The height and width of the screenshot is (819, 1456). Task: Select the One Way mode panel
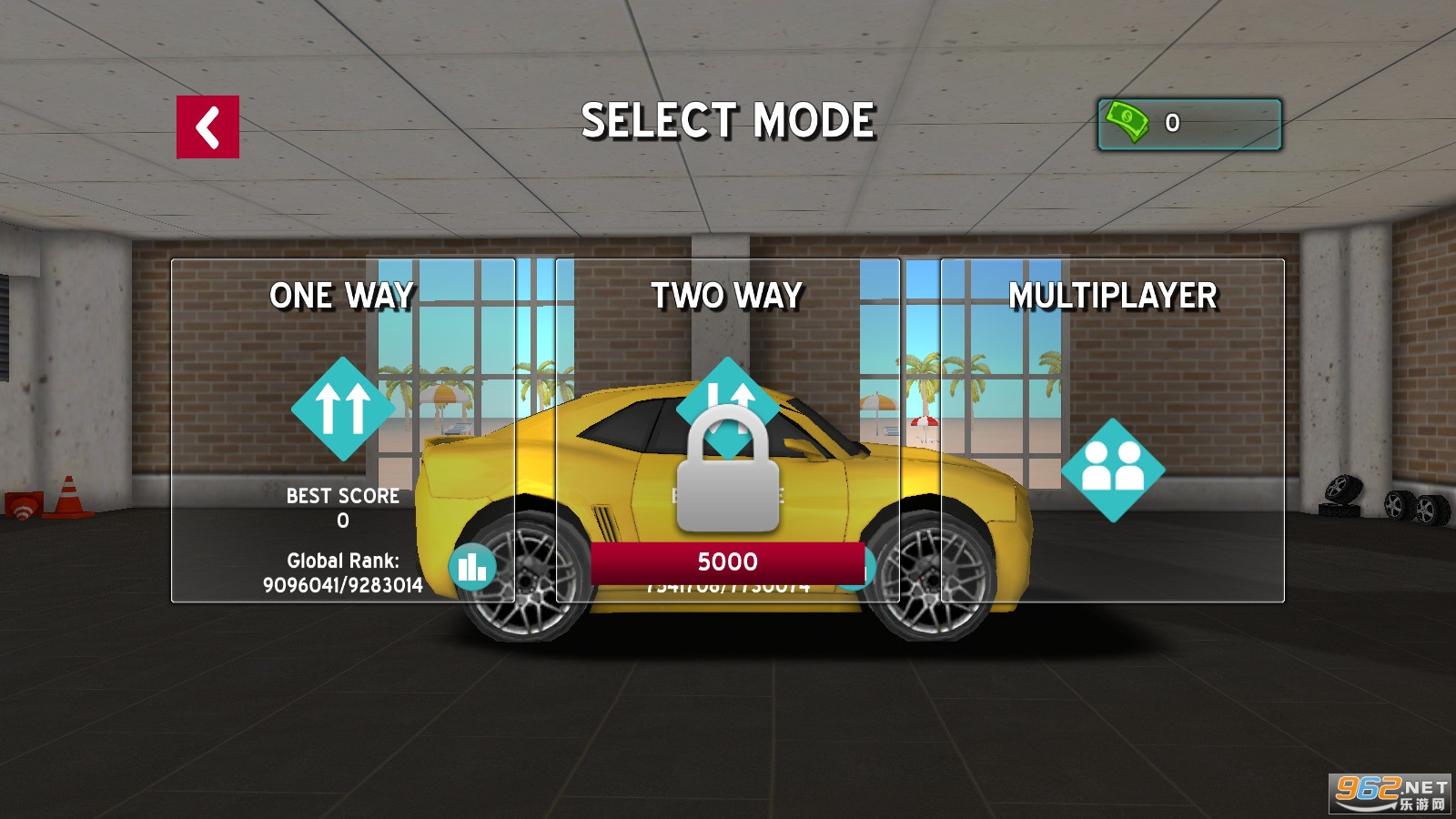point(342,409)
